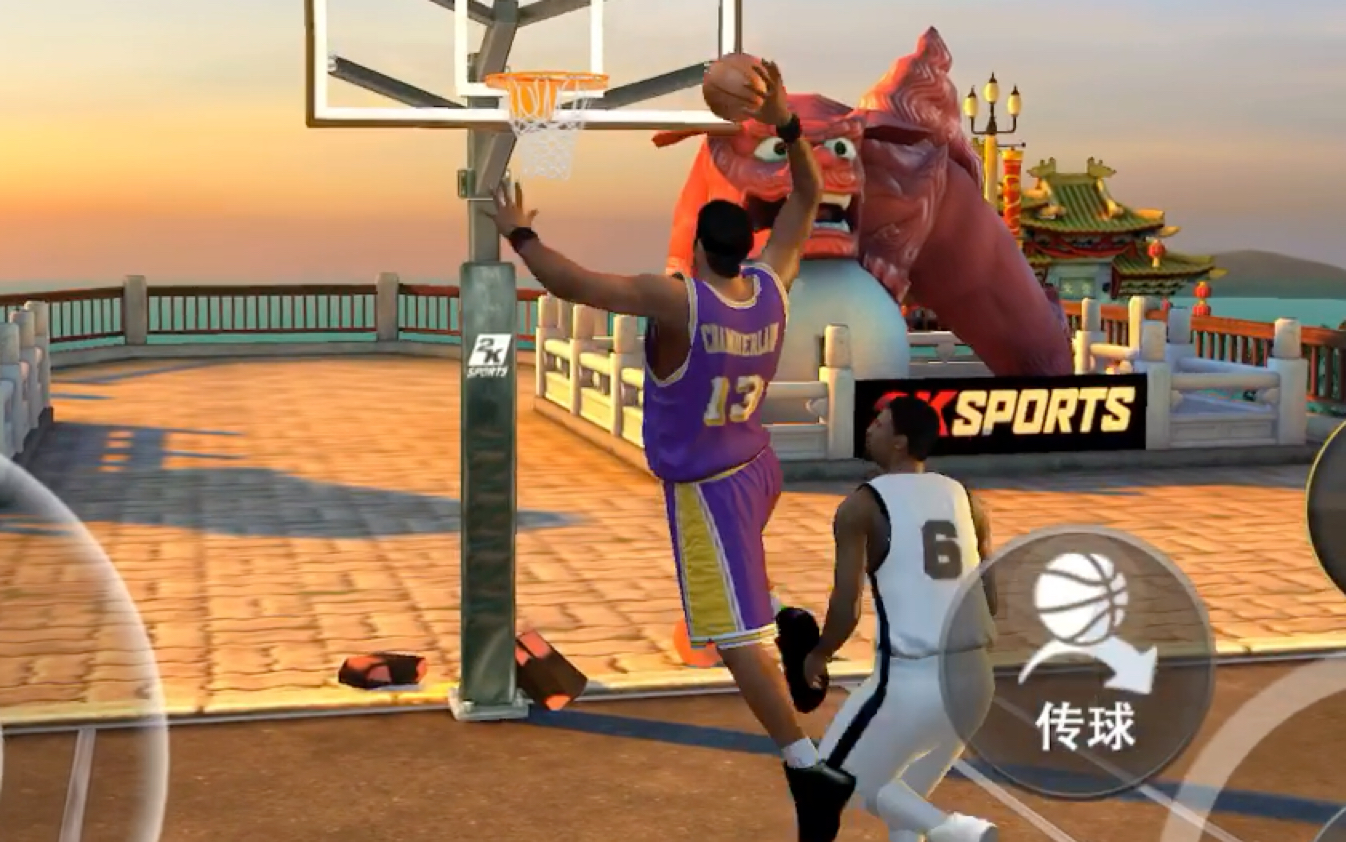Select Chamberlain wearing jersey 13
Image resolution: width=1346 pixels, height=842 pixels.
click(725, 400)
